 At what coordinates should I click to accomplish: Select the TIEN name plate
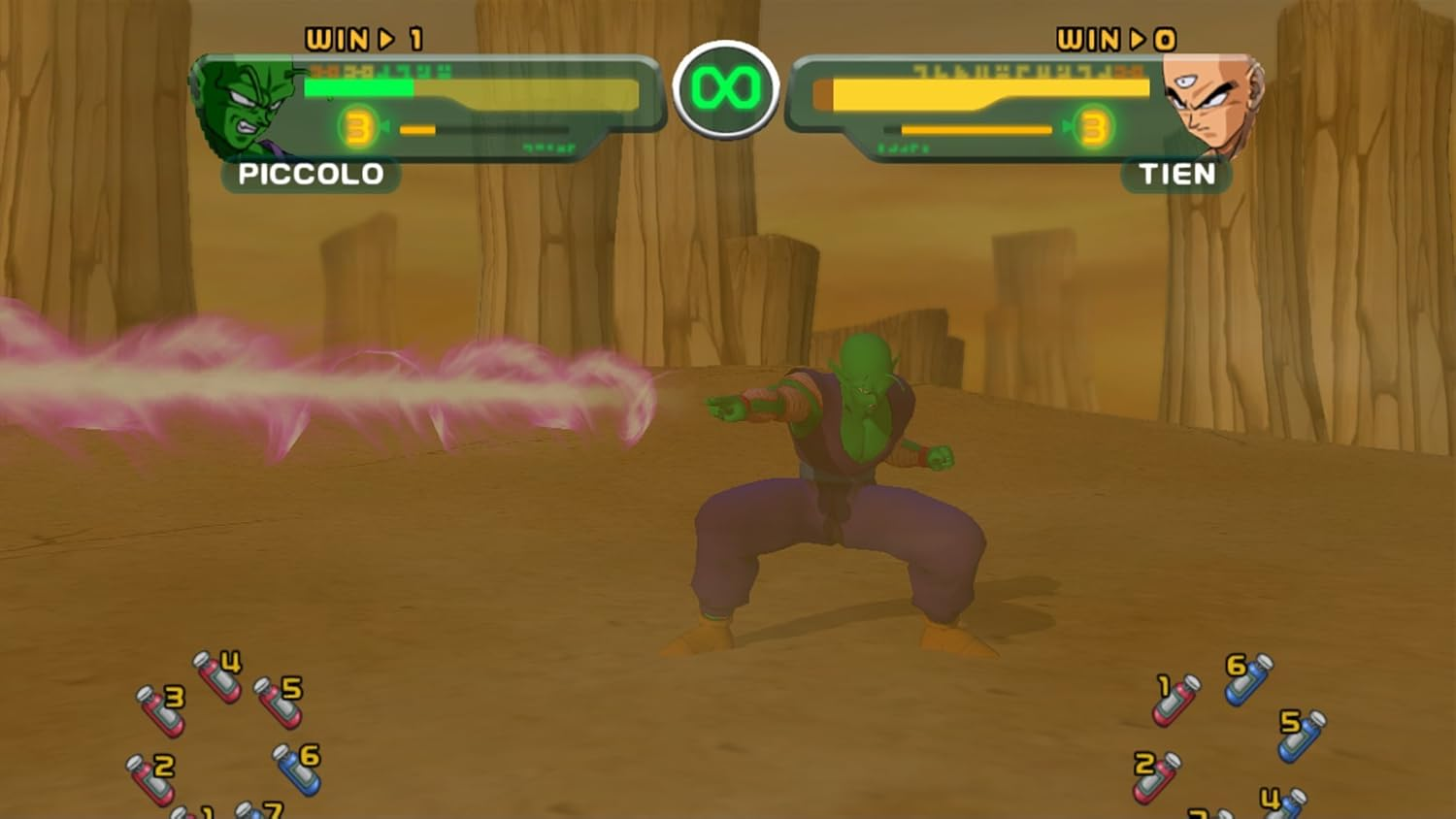1175,176
